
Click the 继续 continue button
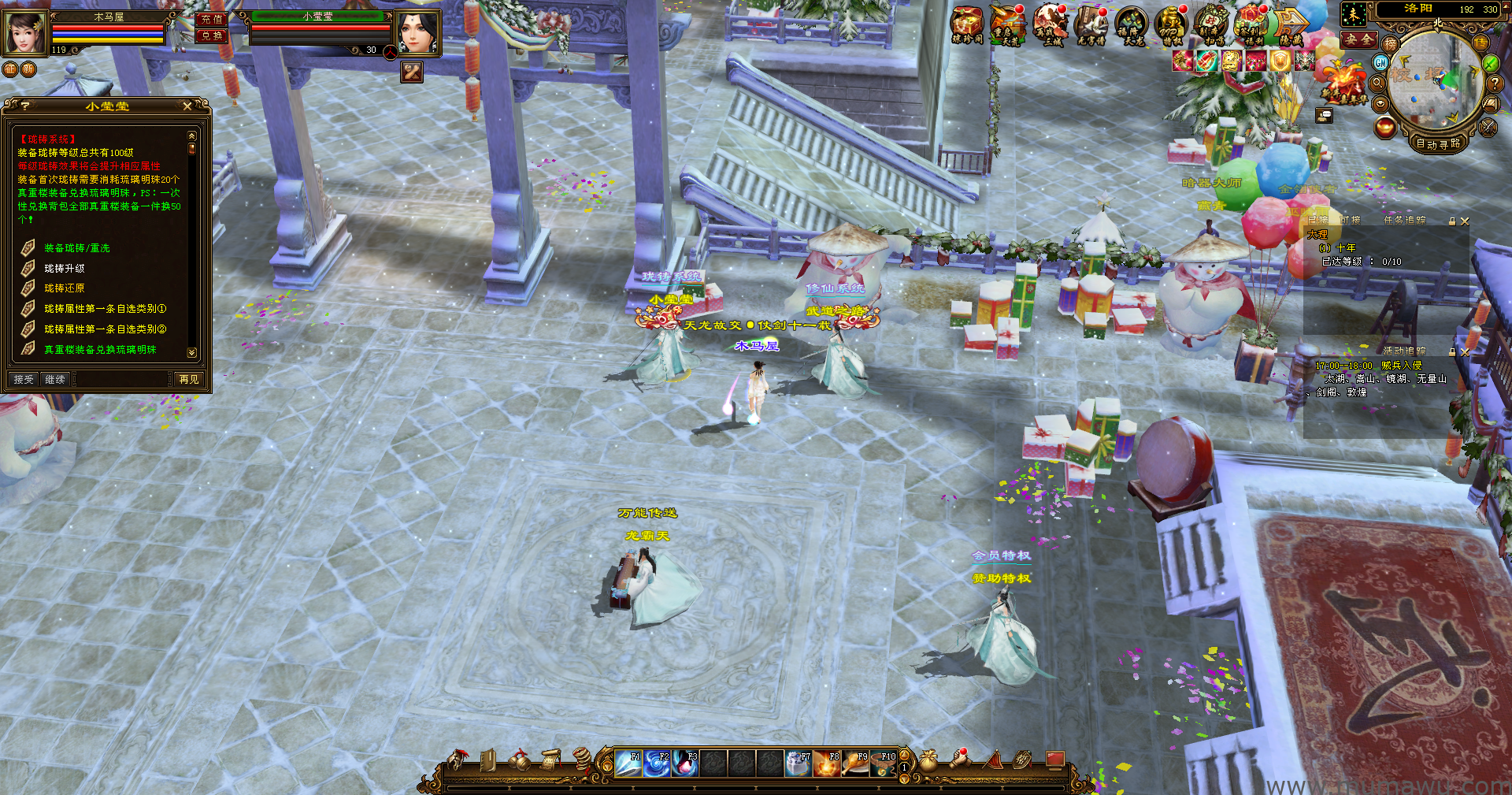pyautogui.click(x=55, y=380)
